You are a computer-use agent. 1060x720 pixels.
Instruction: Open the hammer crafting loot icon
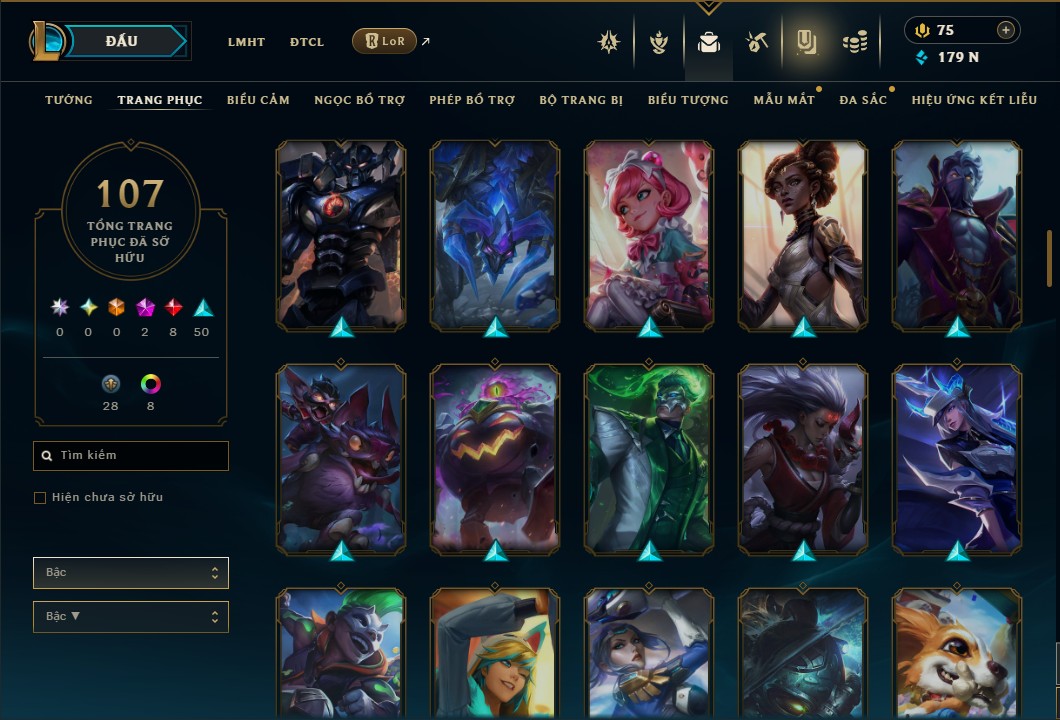(756, 42)
